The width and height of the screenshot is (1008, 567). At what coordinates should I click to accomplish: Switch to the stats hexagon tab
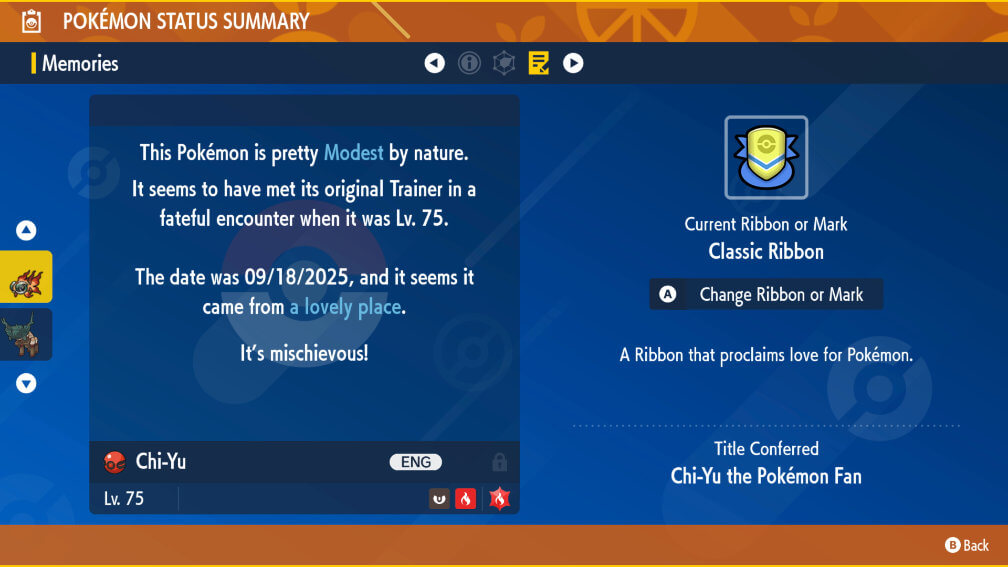coord(504,64)
